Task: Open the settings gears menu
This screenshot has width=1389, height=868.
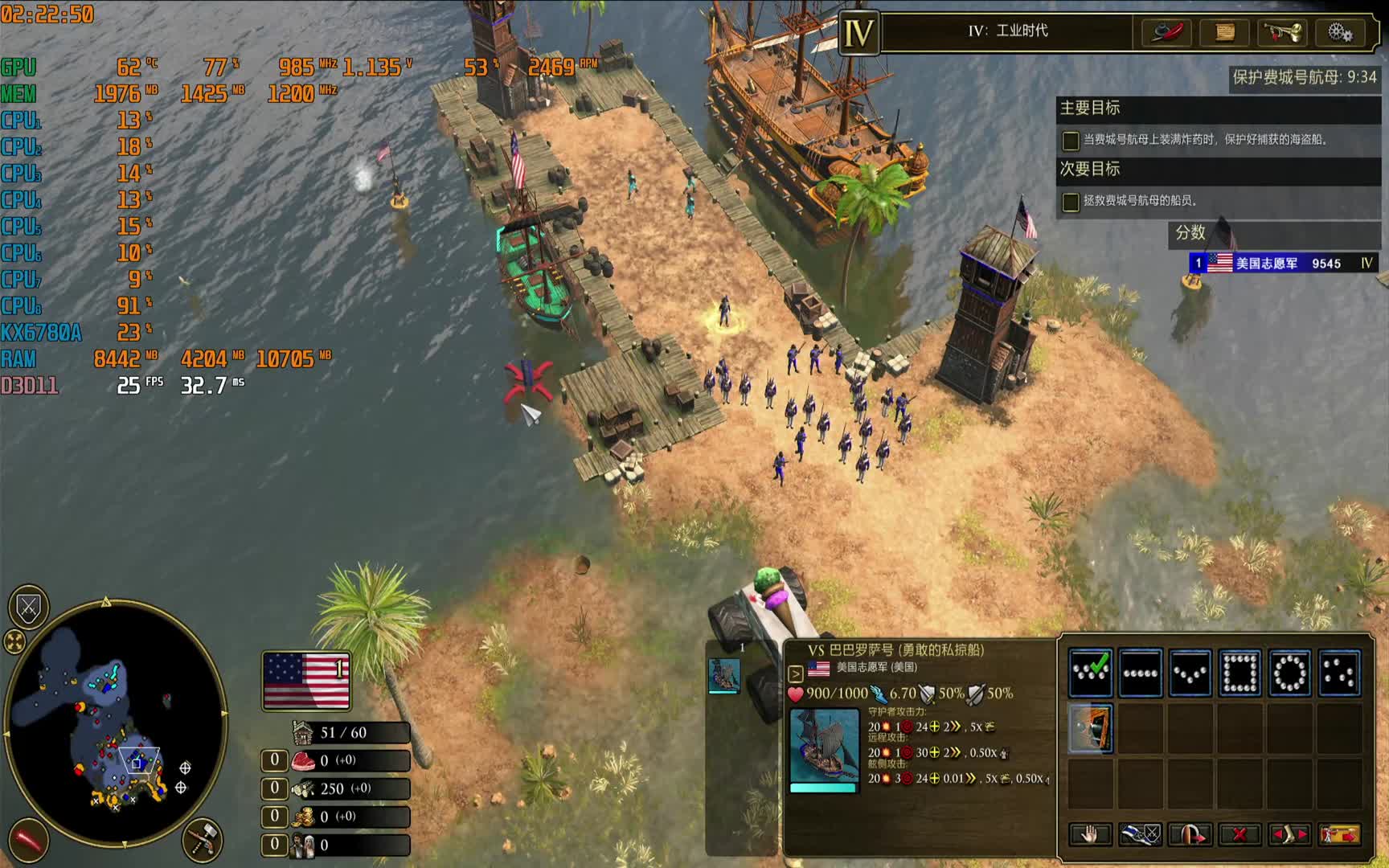Action: pyautogui.click(x=1339, y=32)
